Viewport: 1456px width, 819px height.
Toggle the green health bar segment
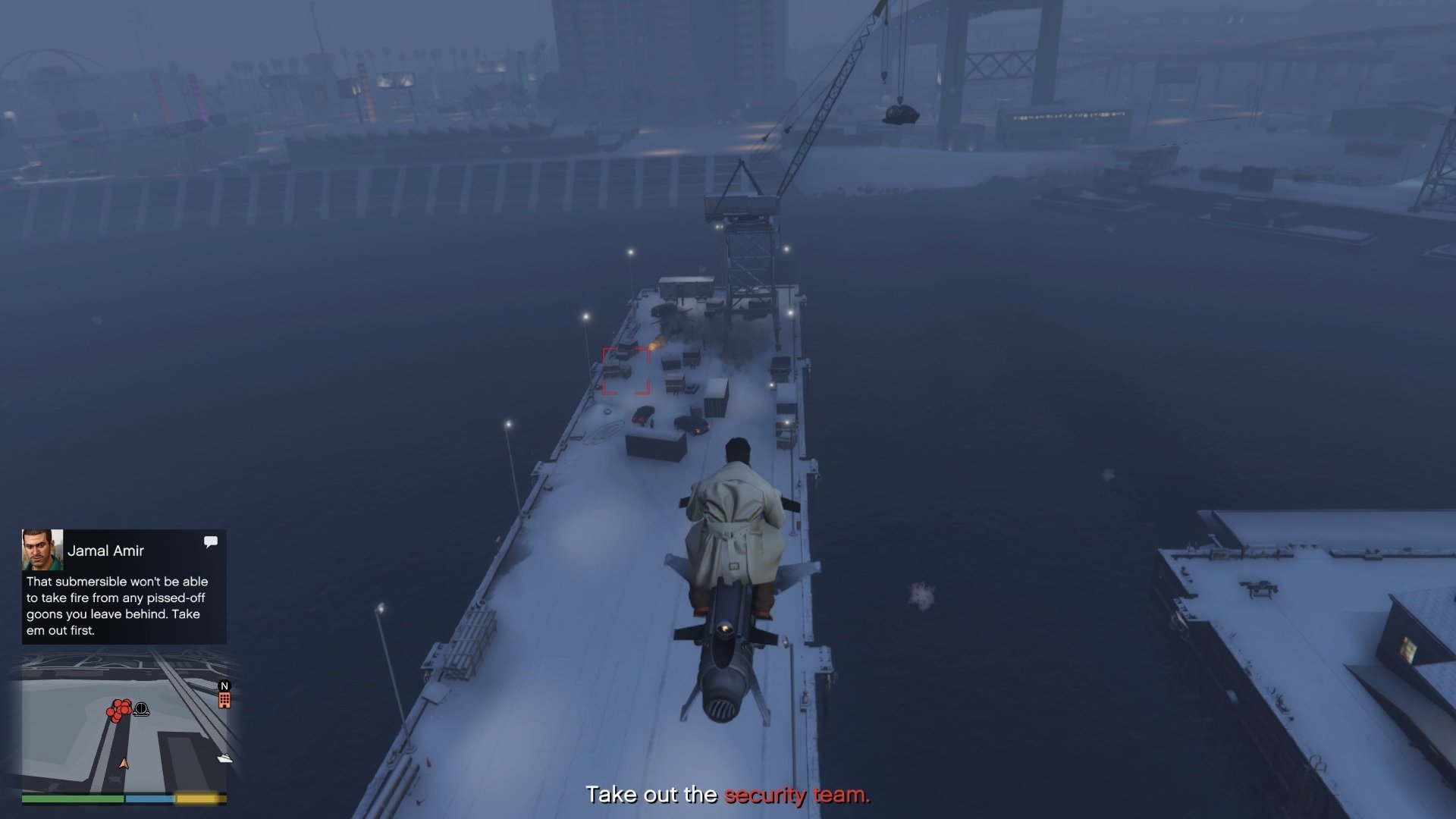pyautogui.click(x=72, y=799)
